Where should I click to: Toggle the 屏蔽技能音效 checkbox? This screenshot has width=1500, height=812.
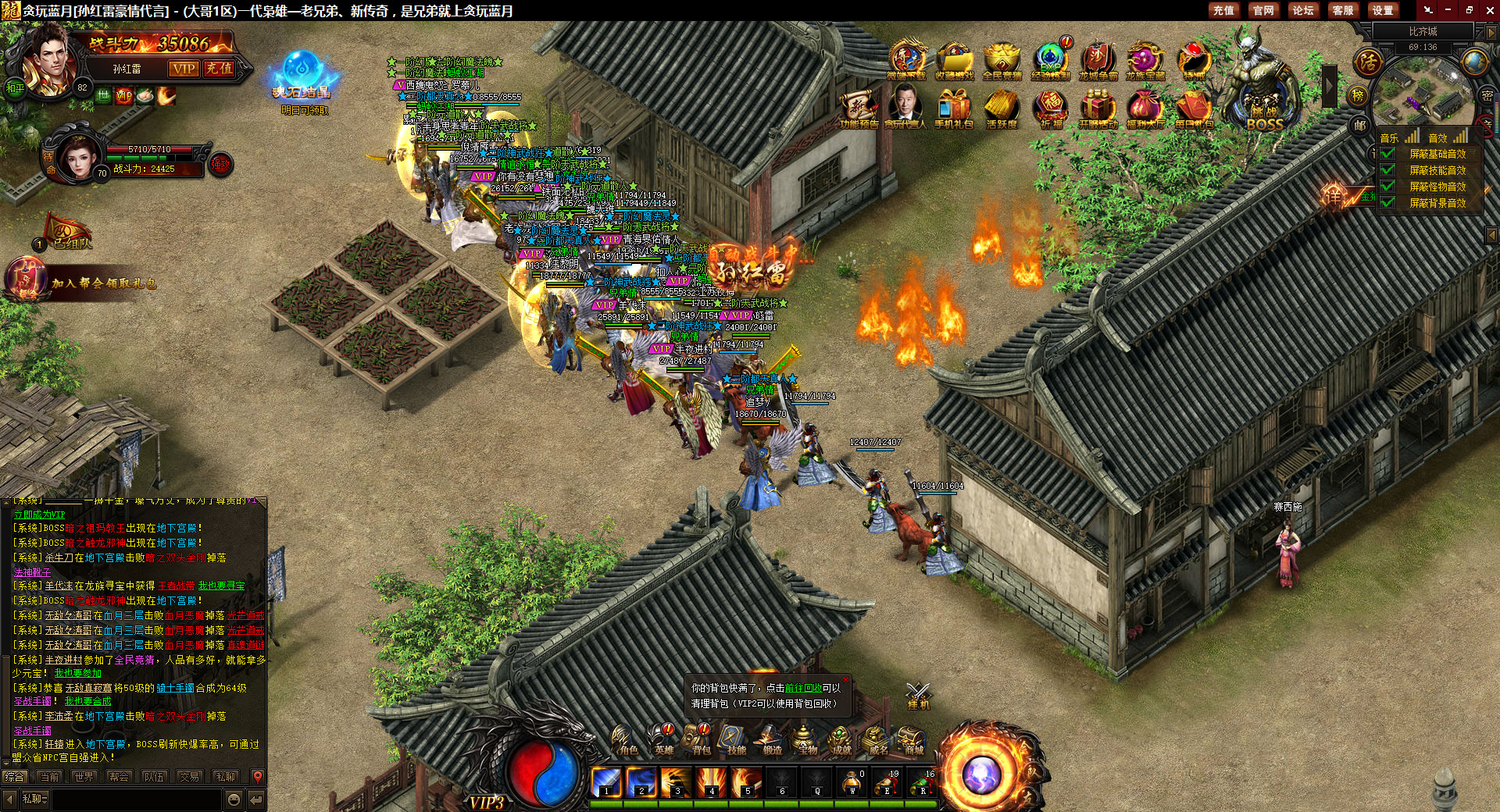(x=1388, y=169)
